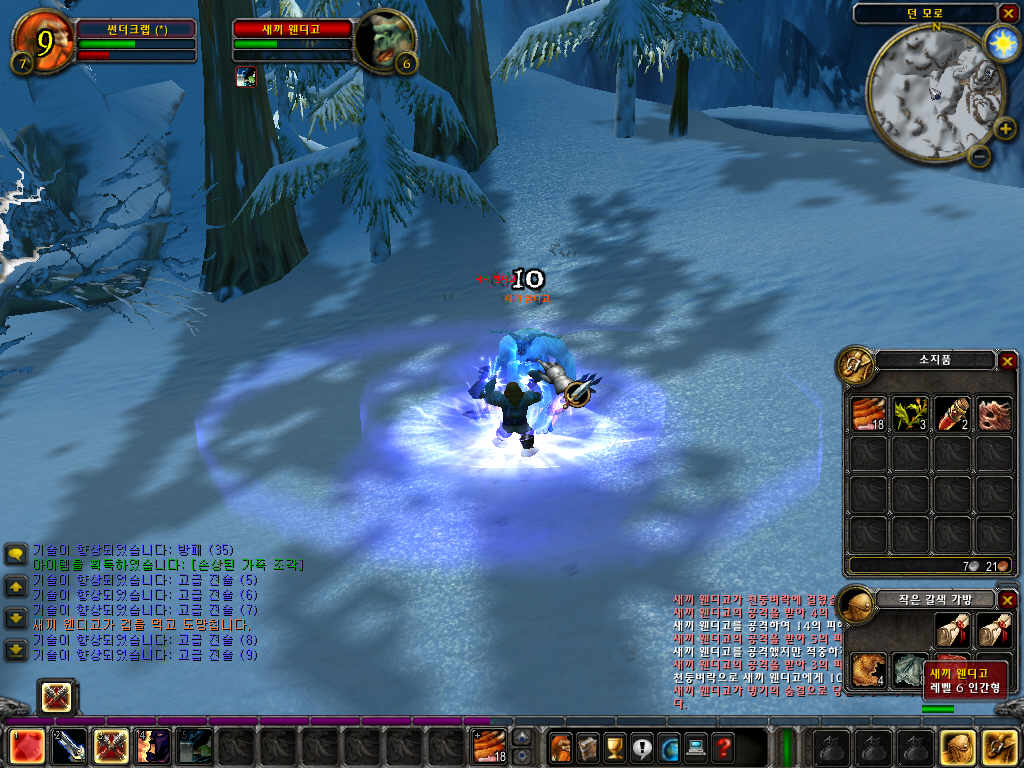1024x768 pixels.
Task: Click the sun day-night indicator by the minimap
Action: (1000, 41)
